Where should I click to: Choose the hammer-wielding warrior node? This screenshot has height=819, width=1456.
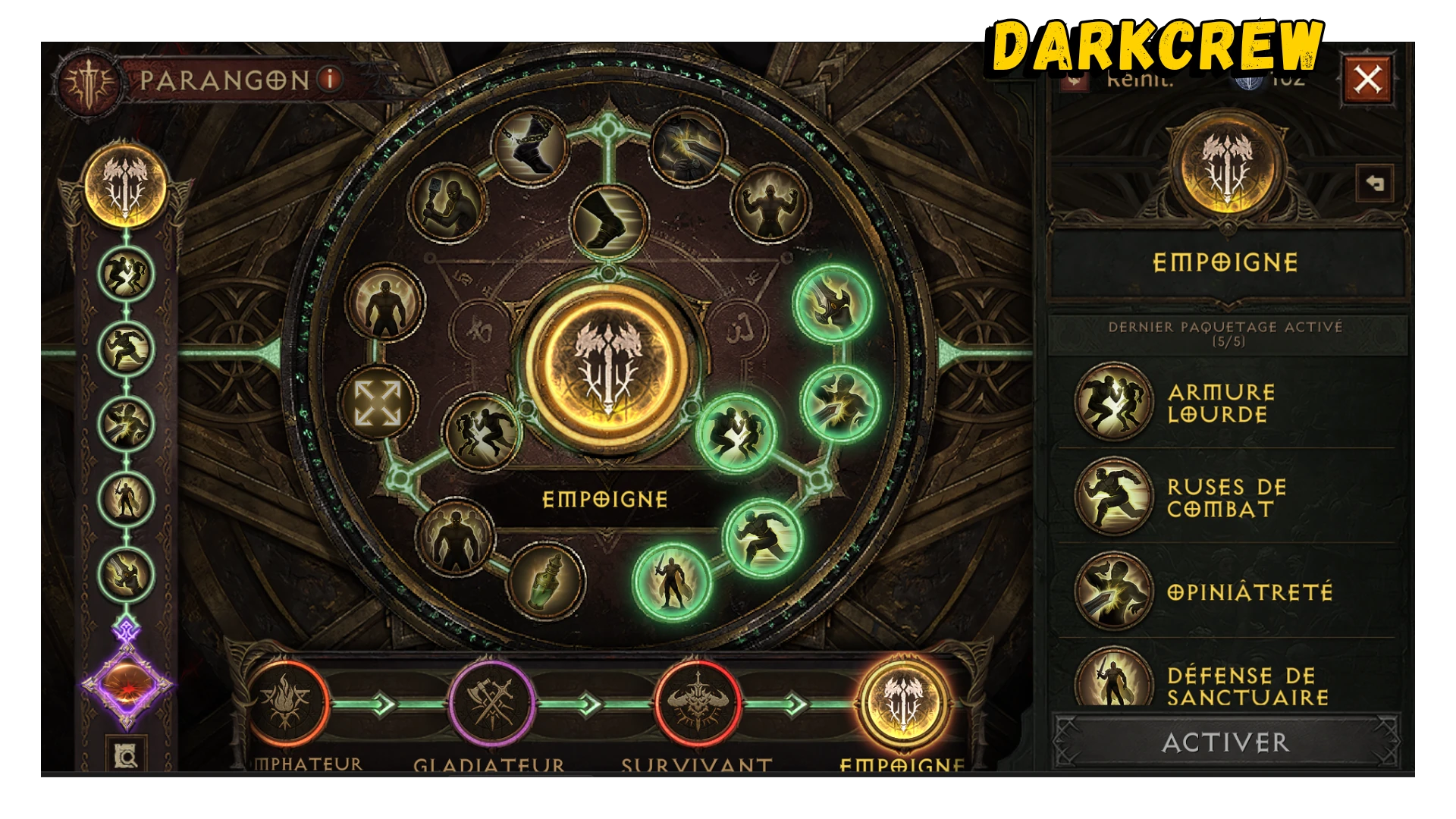(x=447, y=202)
